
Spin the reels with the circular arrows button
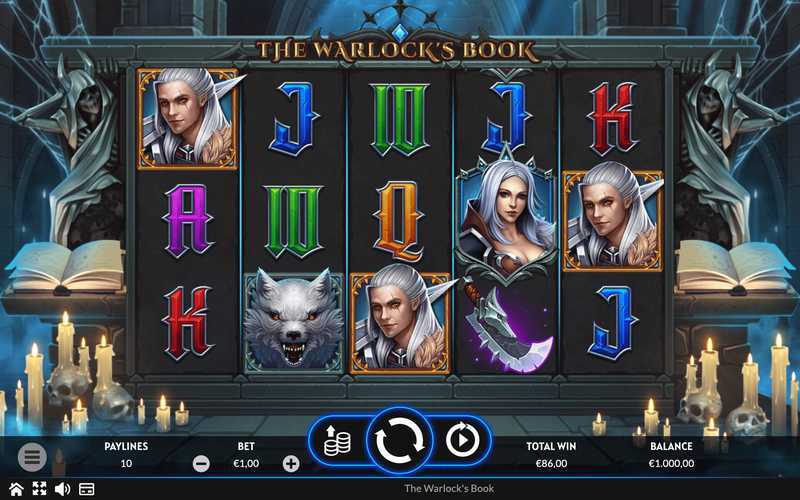(x=400, y=440)
